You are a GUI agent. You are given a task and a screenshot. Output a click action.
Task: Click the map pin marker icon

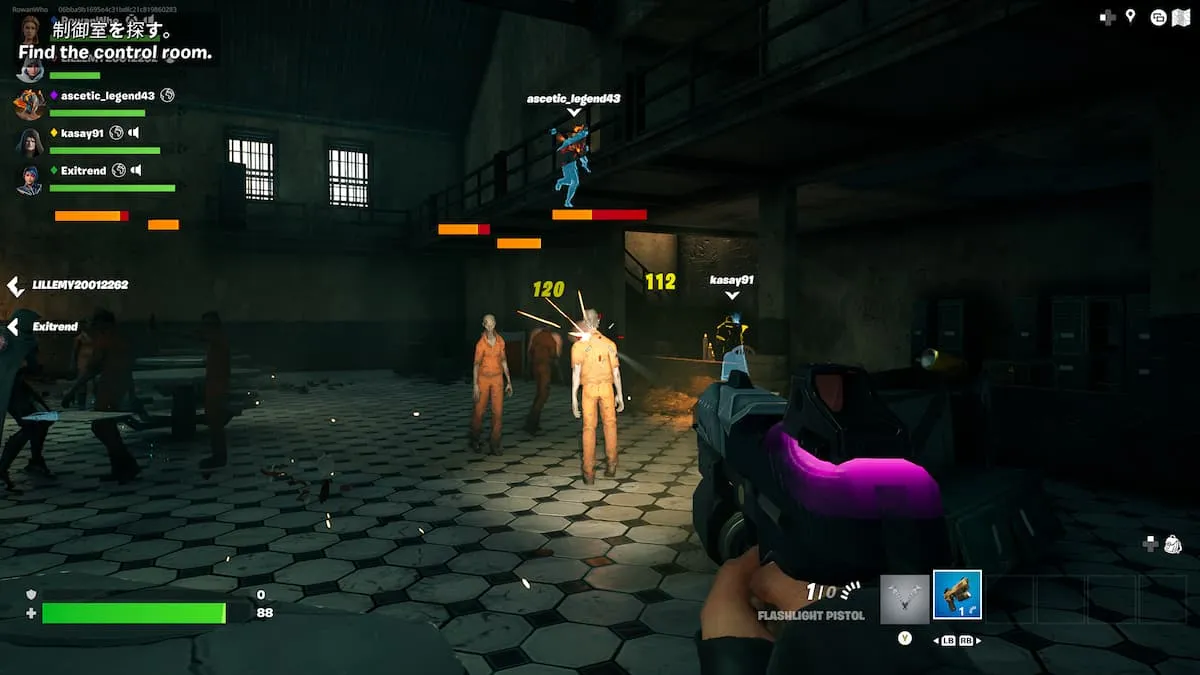coord(1131,16)
